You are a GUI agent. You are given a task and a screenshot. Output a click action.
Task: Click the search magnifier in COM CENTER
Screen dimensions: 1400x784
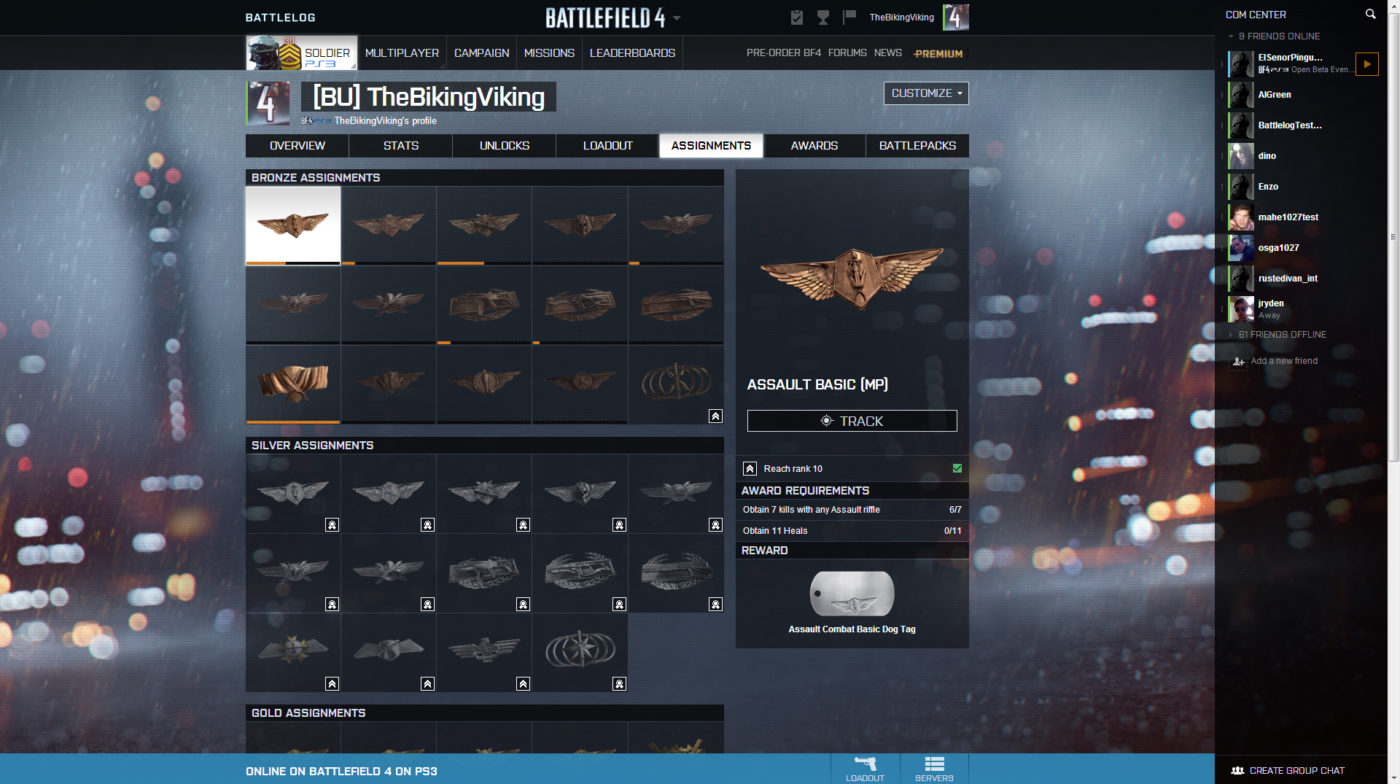[x=1370, y=14]
